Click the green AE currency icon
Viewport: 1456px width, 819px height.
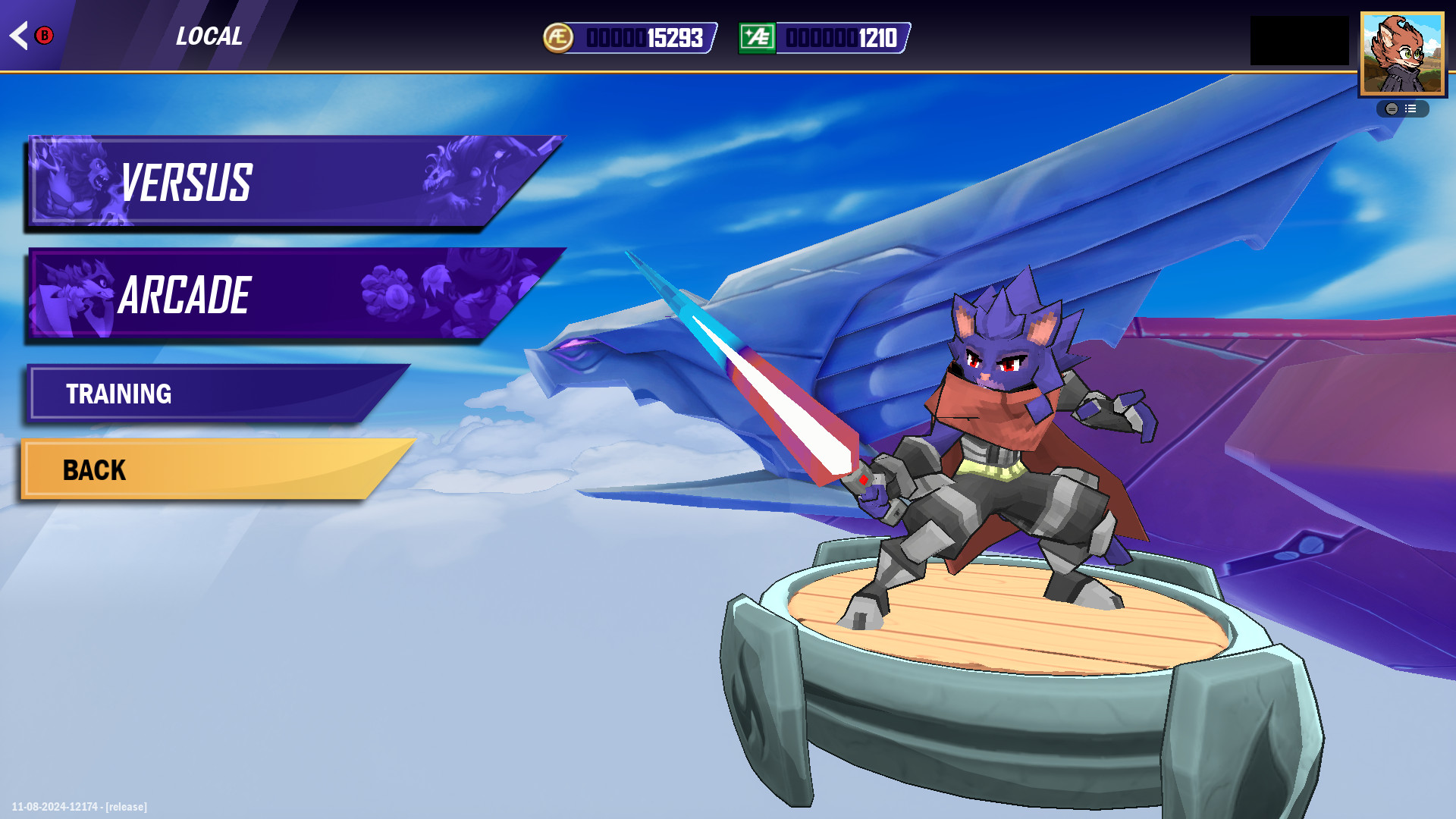pyautogui.click(x=756, y=34)
